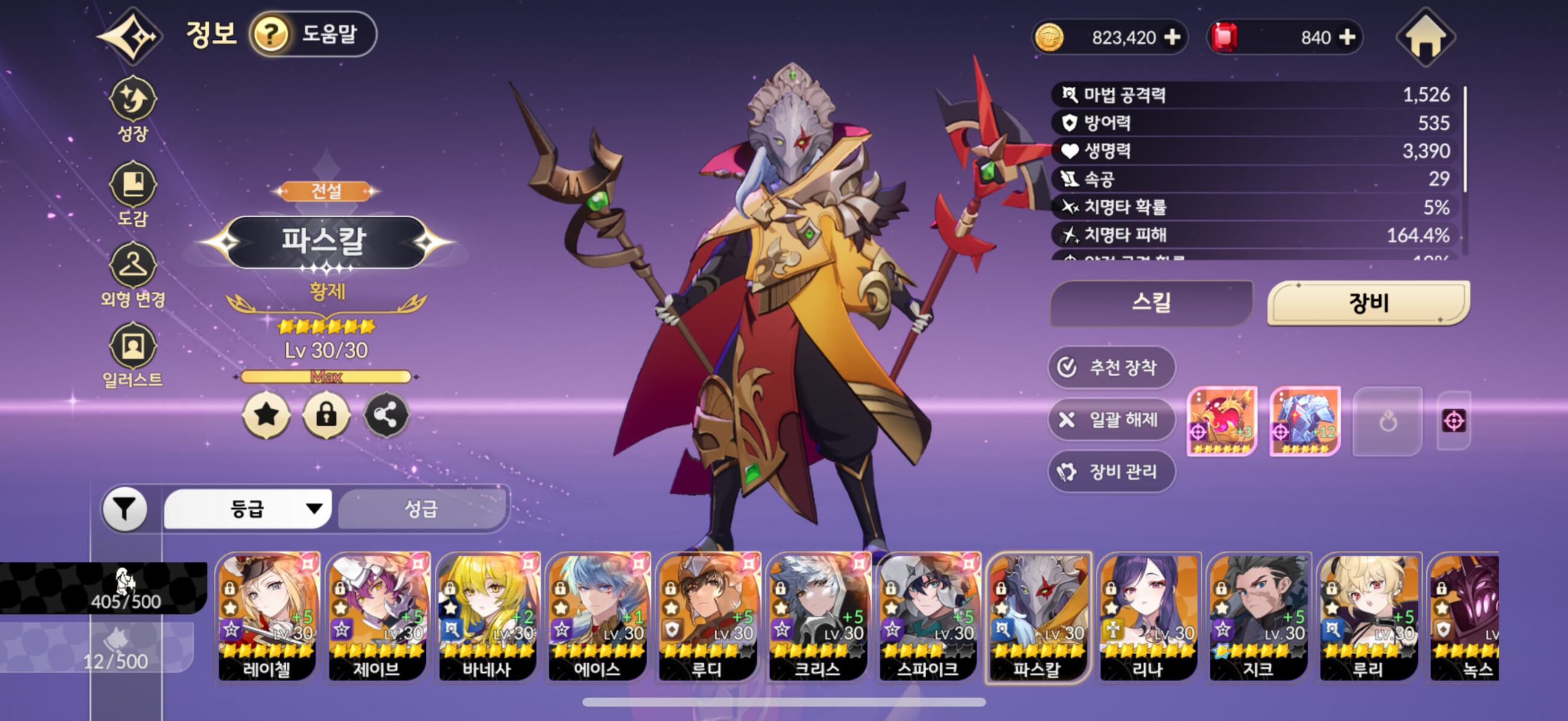Add more red gems with plus button

tap(1348, 37)
